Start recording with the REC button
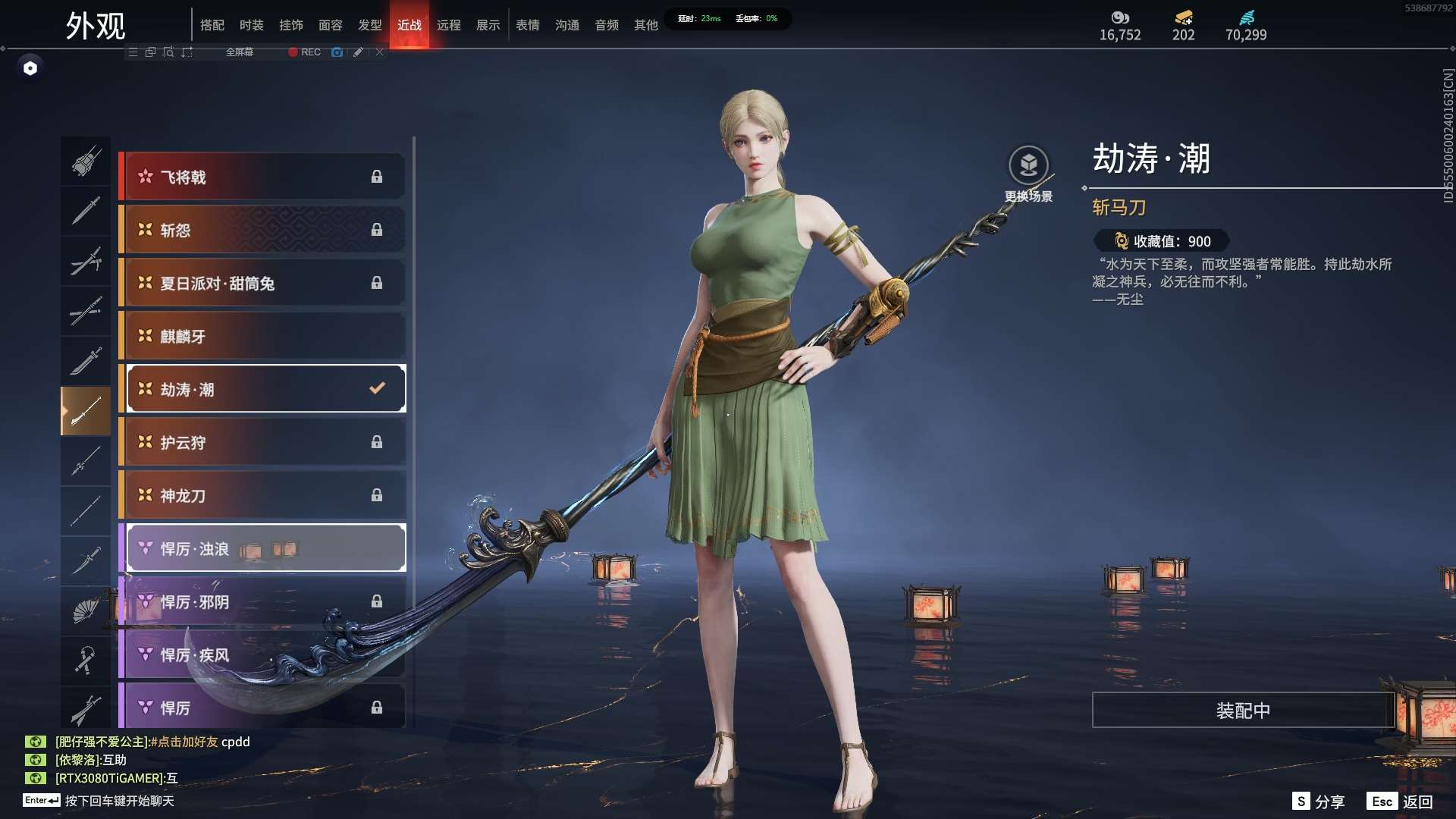Screen dimensions: 1456x819 [x=305, y=52]
